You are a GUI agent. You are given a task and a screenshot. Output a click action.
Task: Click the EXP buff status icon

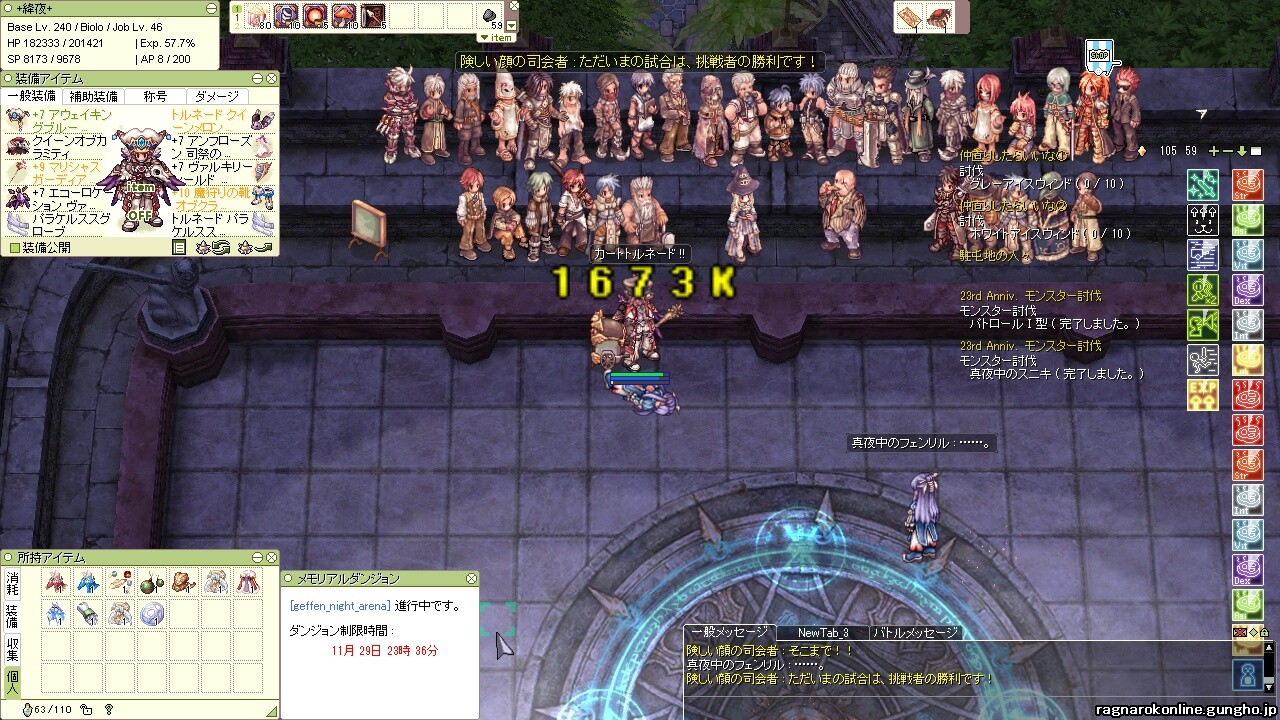1201,394
